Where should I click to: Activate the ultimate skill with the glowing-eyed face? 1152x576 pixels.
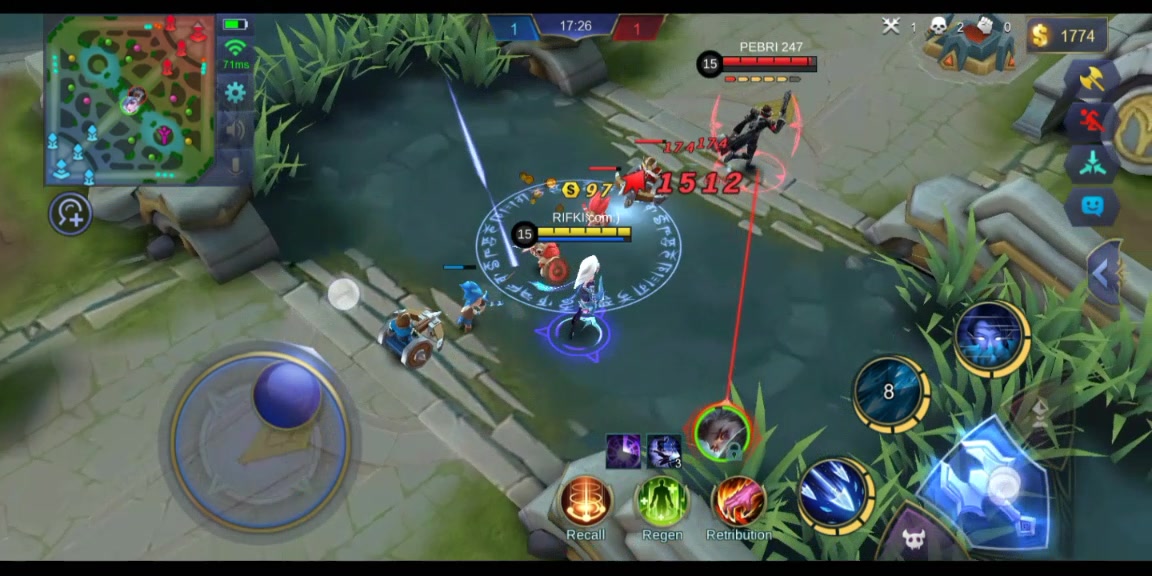(x=990, y=338)
